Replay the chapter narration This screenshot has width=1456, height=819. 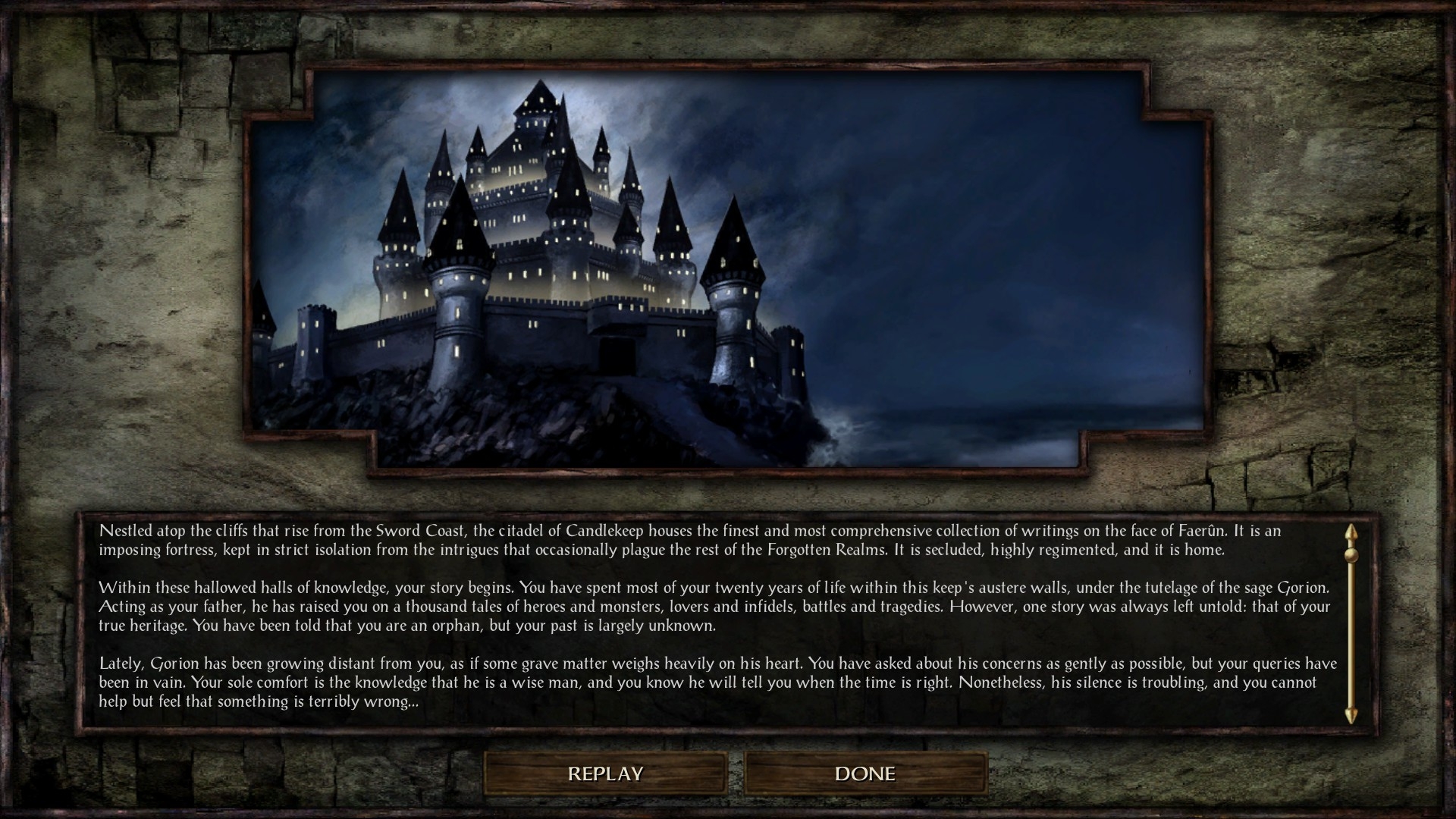(605, 773)
